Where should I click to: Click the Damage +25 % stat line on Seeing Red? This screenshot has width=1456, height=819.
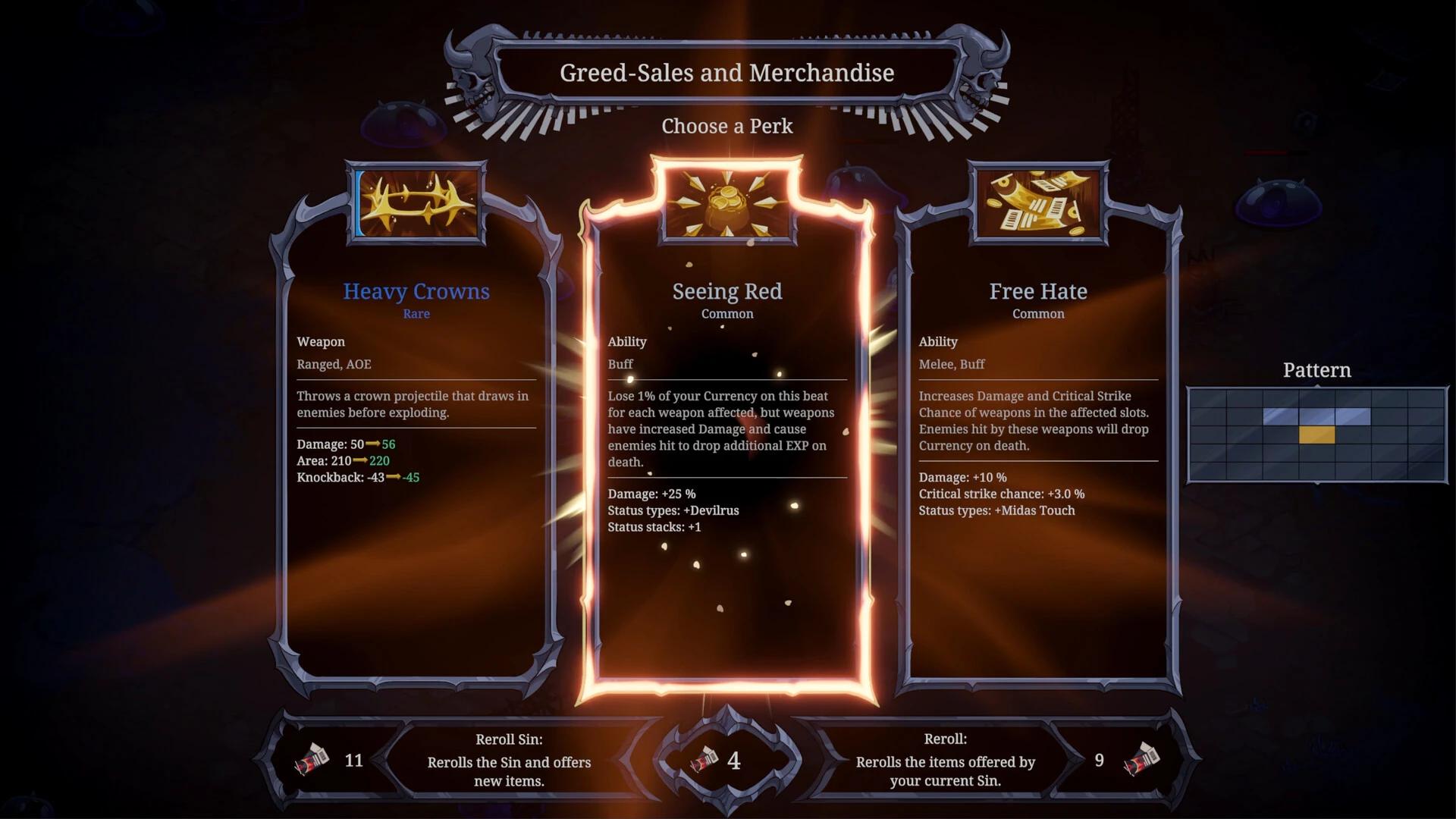point(650,494)
